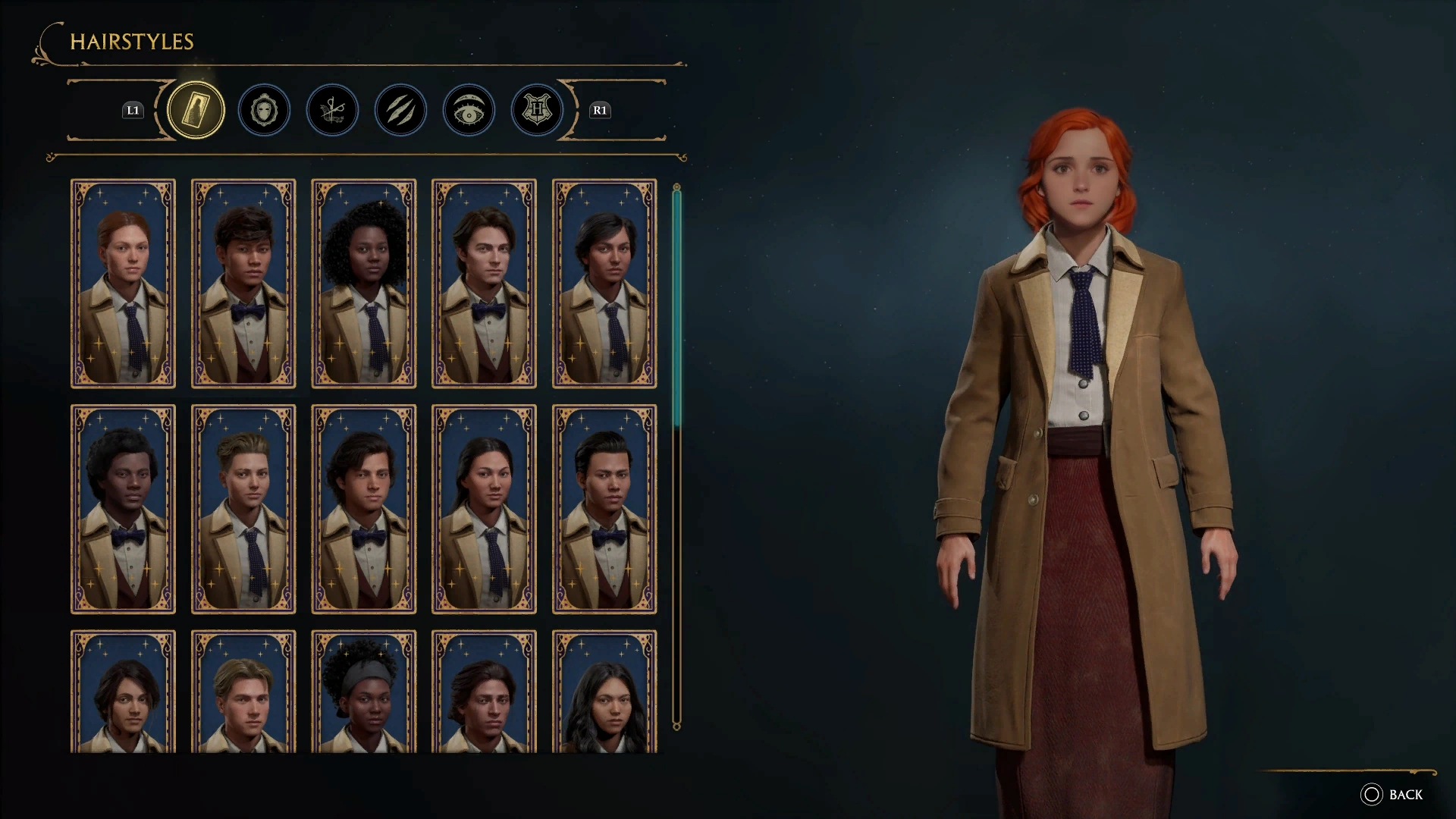1456x819 pixels.
Task: Go to the Hogwarts crest tab
Action: click(537, 111)
